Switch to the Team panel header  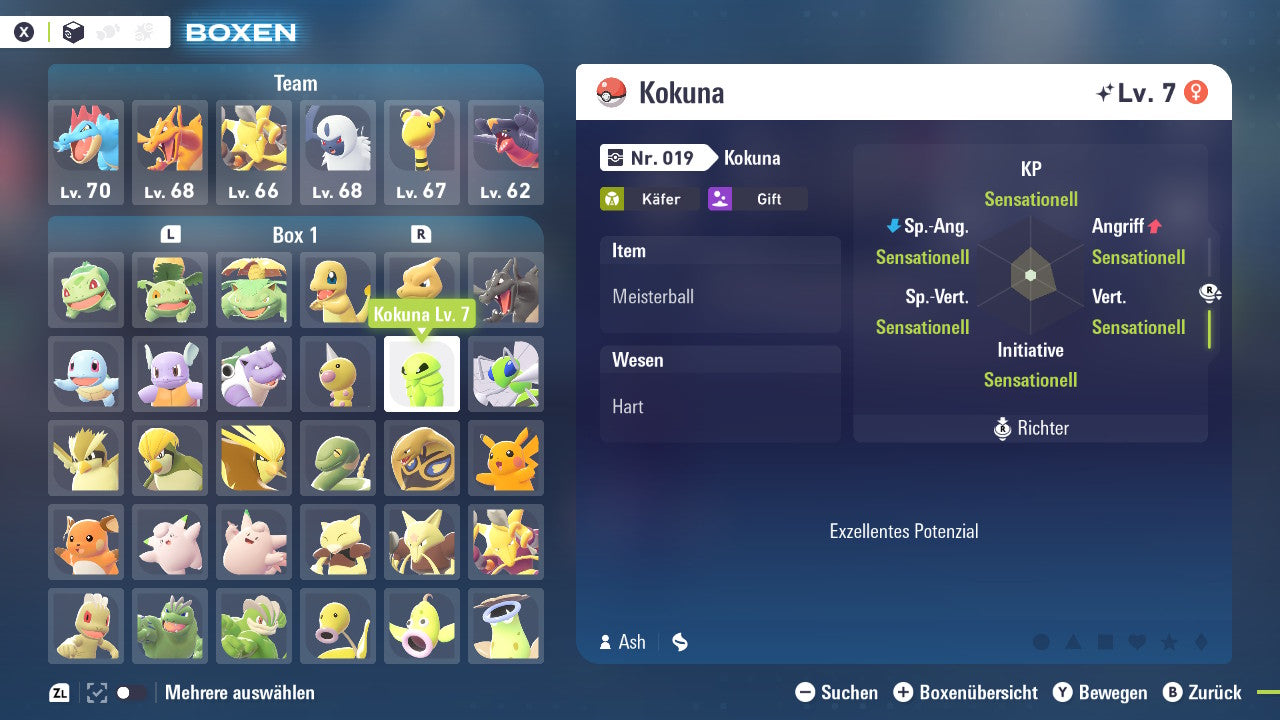coord(295,83)
